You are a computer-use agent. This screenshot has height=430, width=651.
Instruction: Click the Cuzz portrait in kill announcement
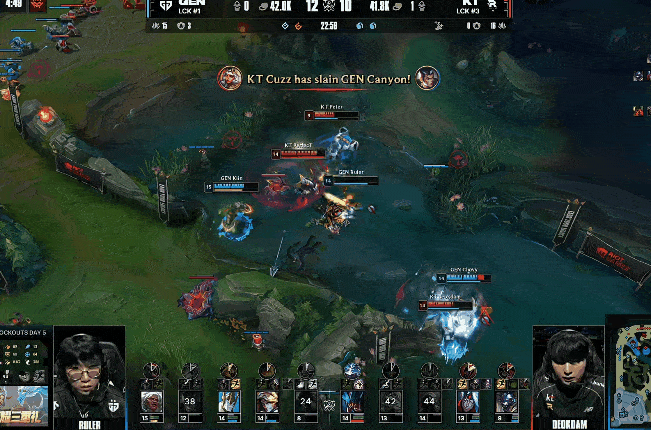coord(231,77)
